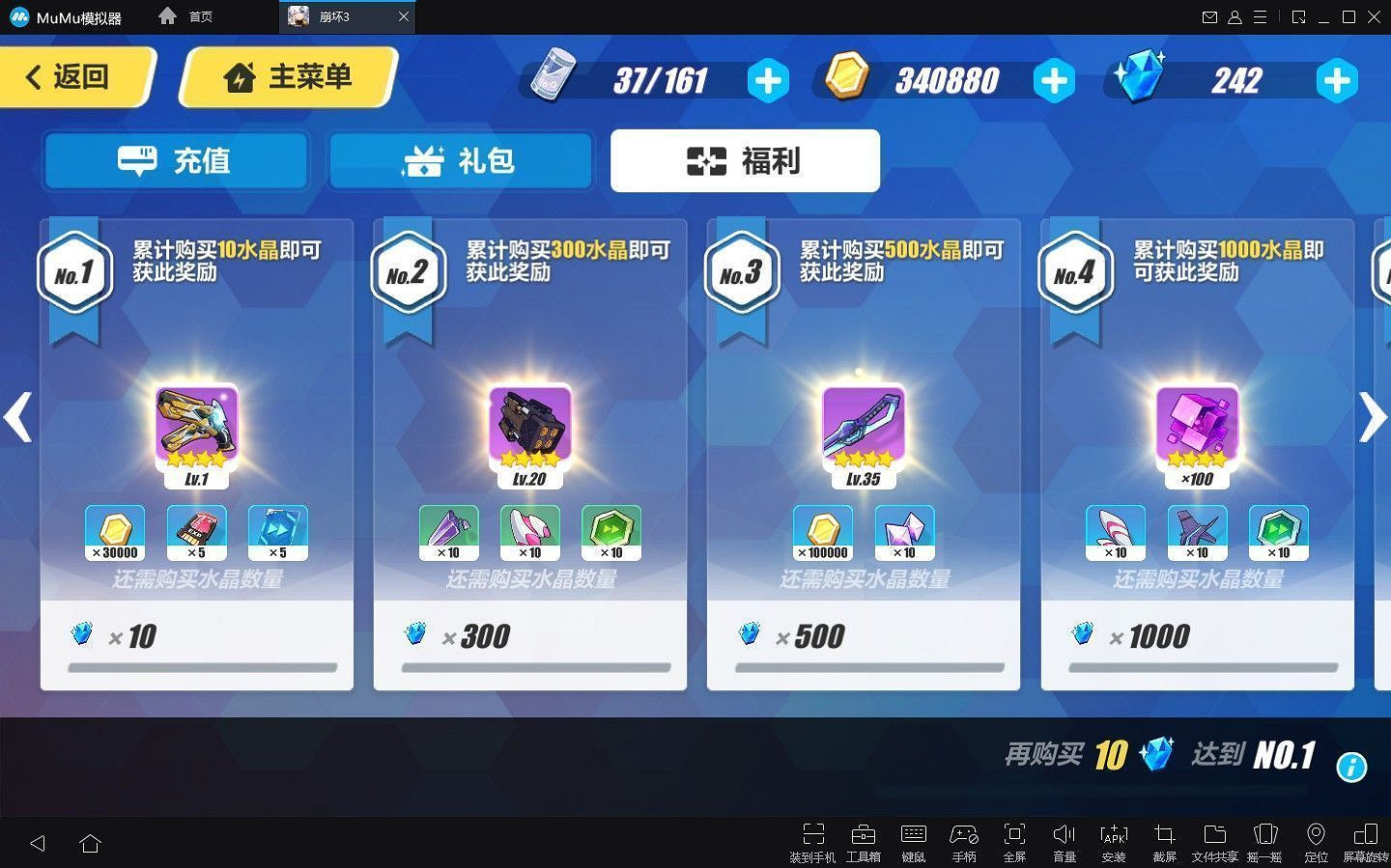Add crystals with the plus next to 242
1391x868 pixels.
point(1337,81)
